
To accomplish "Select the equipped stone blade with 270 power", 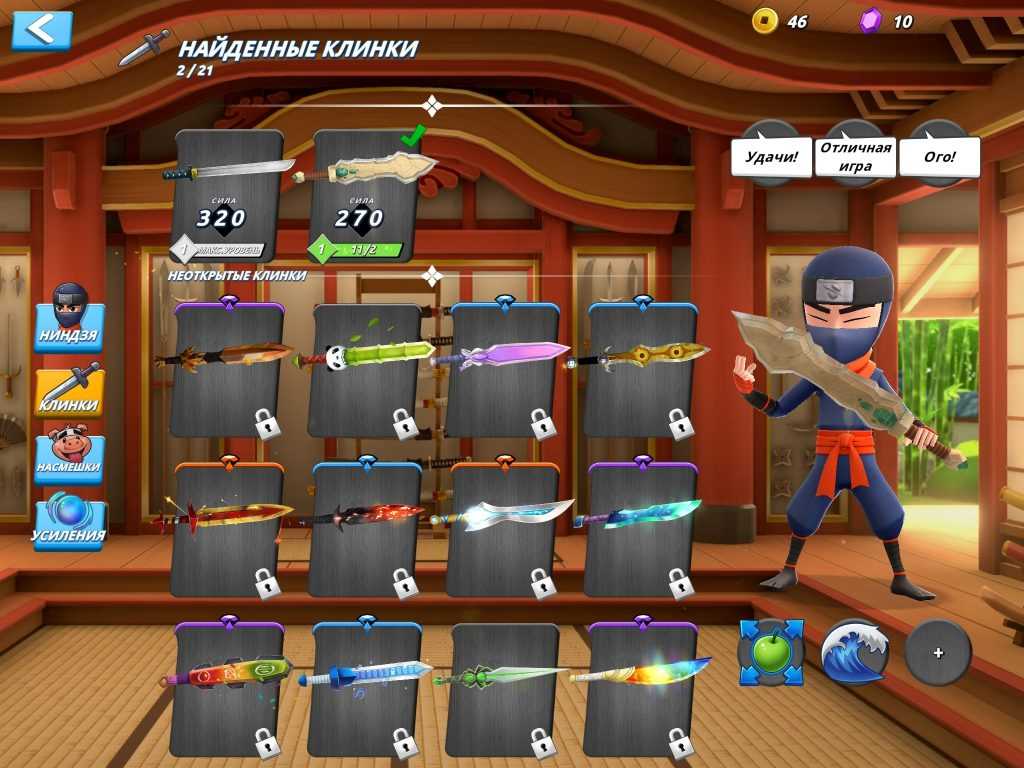I will (x=367, y=196).
